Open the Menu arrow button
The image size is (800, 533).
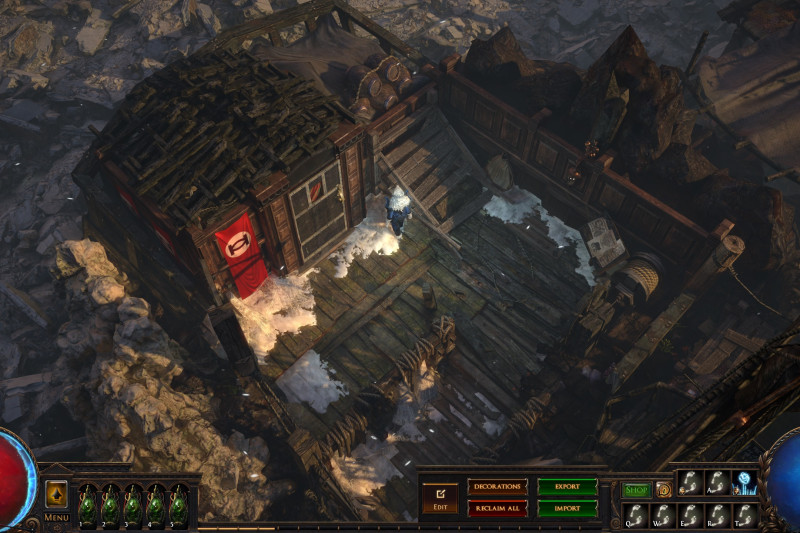[x=56, y=494]
